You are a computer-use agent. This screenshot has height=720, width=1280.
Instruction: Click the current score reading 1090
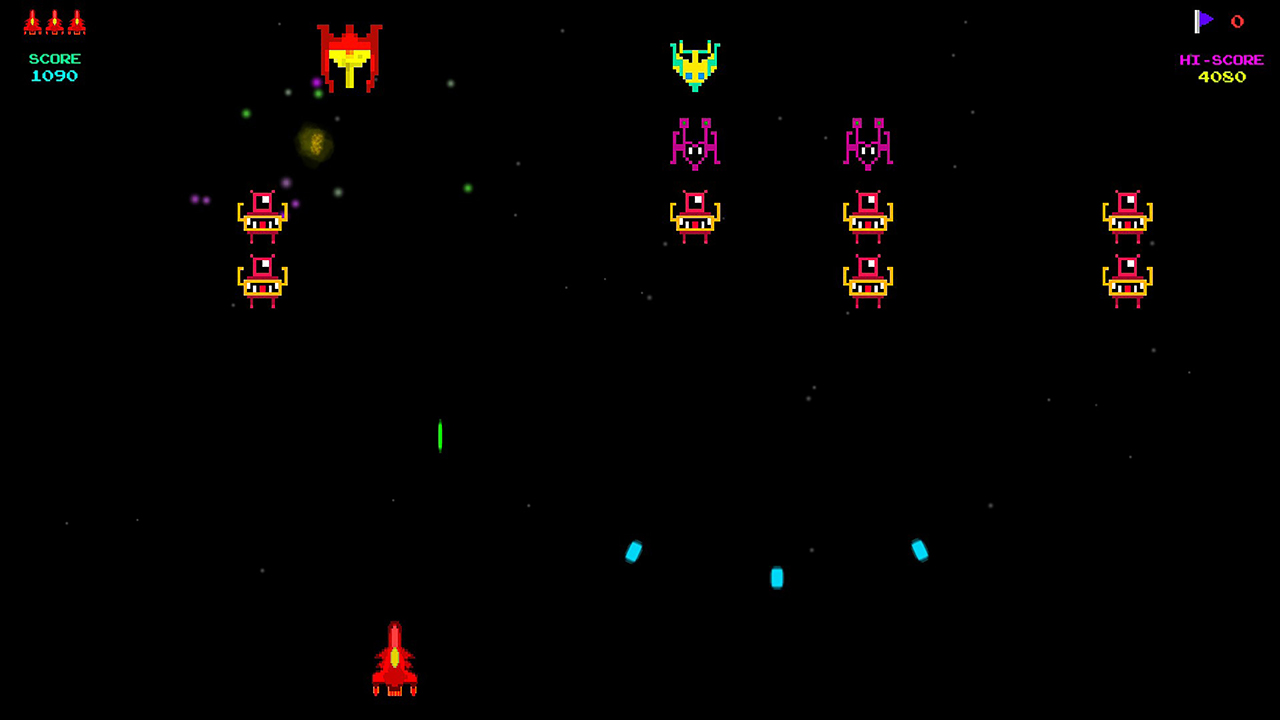(54, 76)
